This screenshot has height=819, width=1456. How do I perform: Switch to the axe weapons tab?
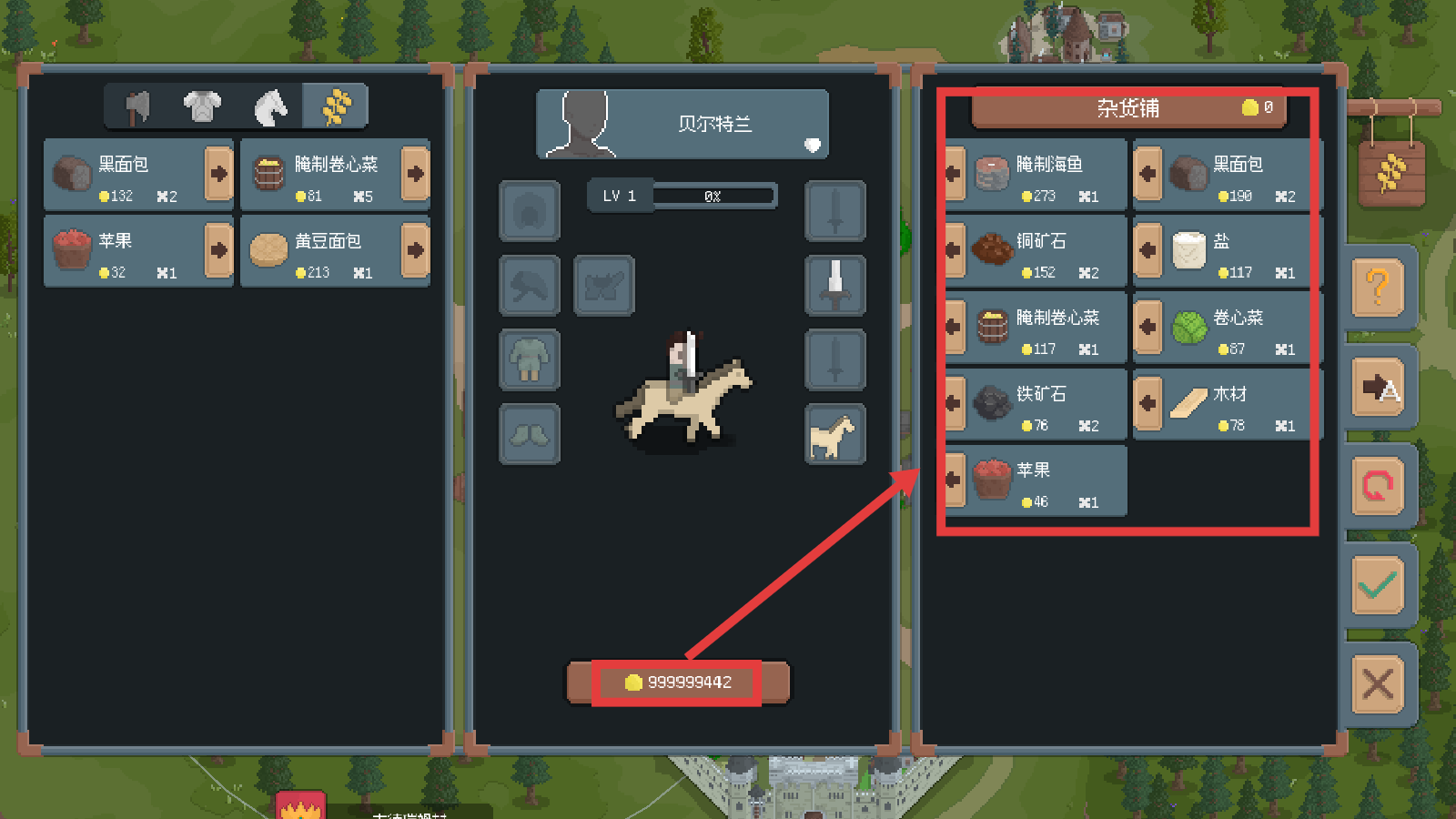click(137, 107)
